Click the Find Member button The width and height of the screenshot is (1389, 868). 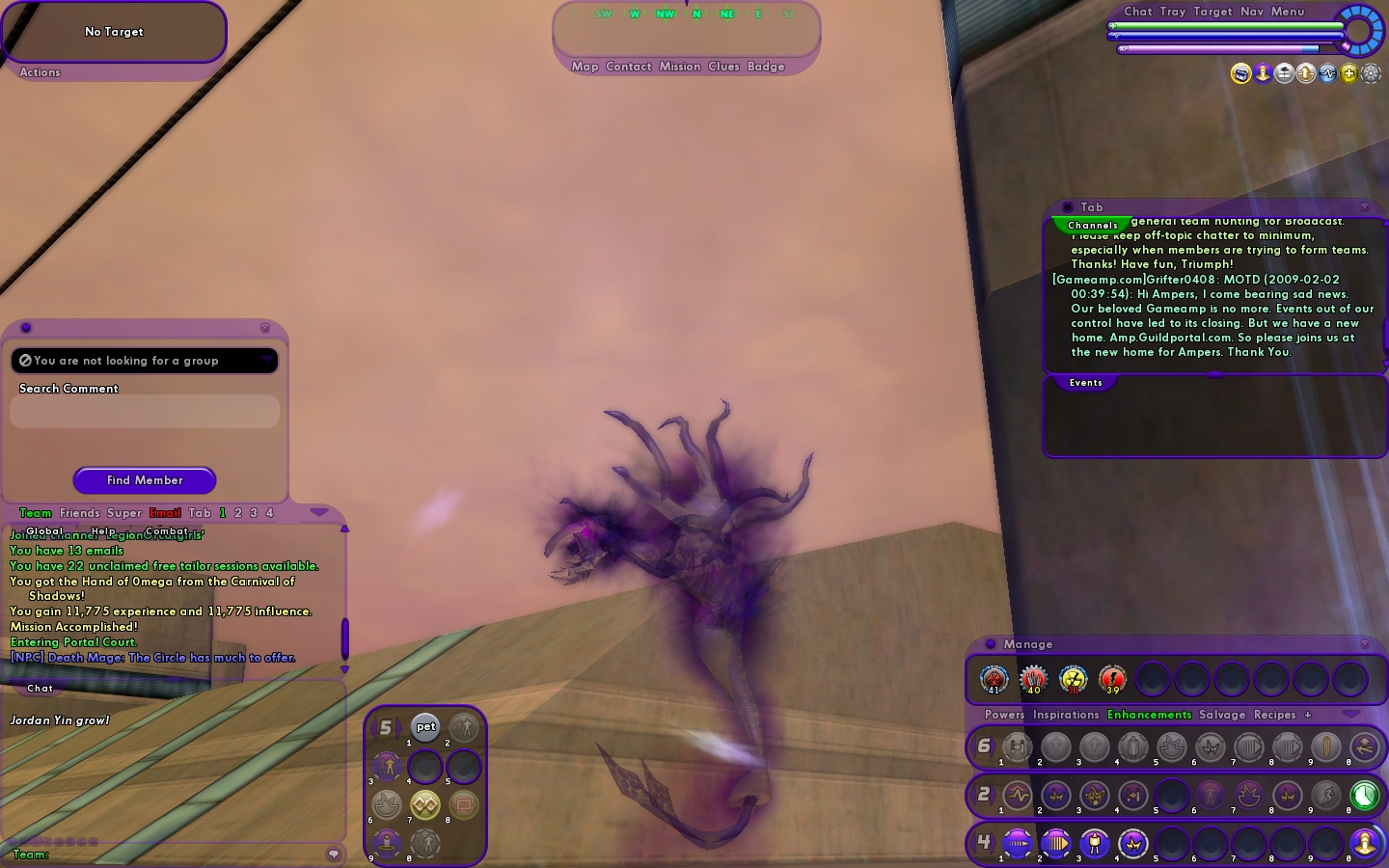click(145, 480)
